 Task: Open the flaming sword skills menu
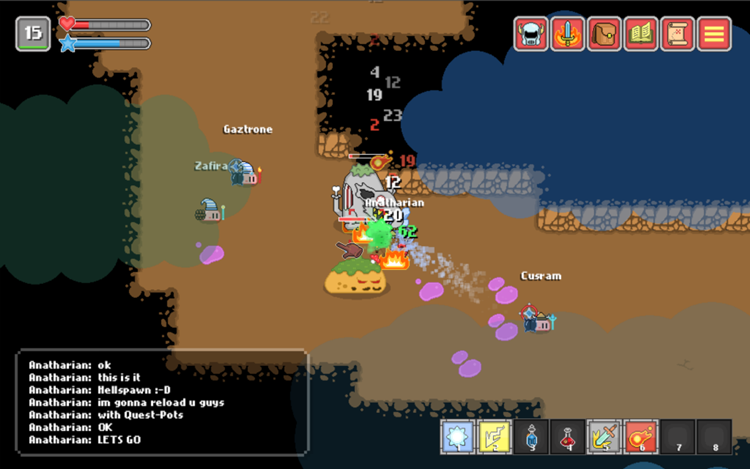click(x=568, y=34)
